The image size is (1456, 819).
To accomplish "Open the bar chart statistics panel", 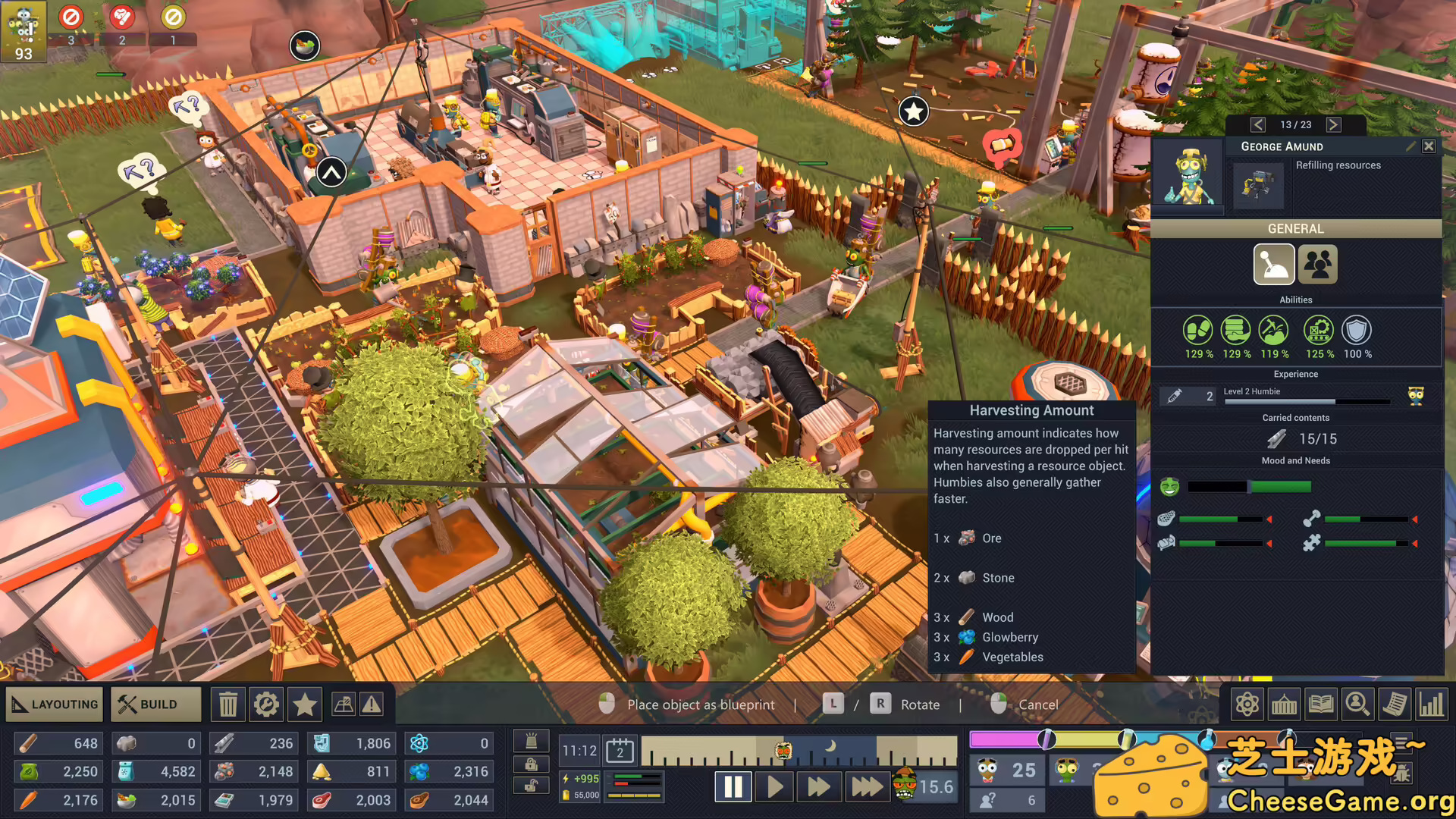I will pyautogui.click(x=1431, y=704).
